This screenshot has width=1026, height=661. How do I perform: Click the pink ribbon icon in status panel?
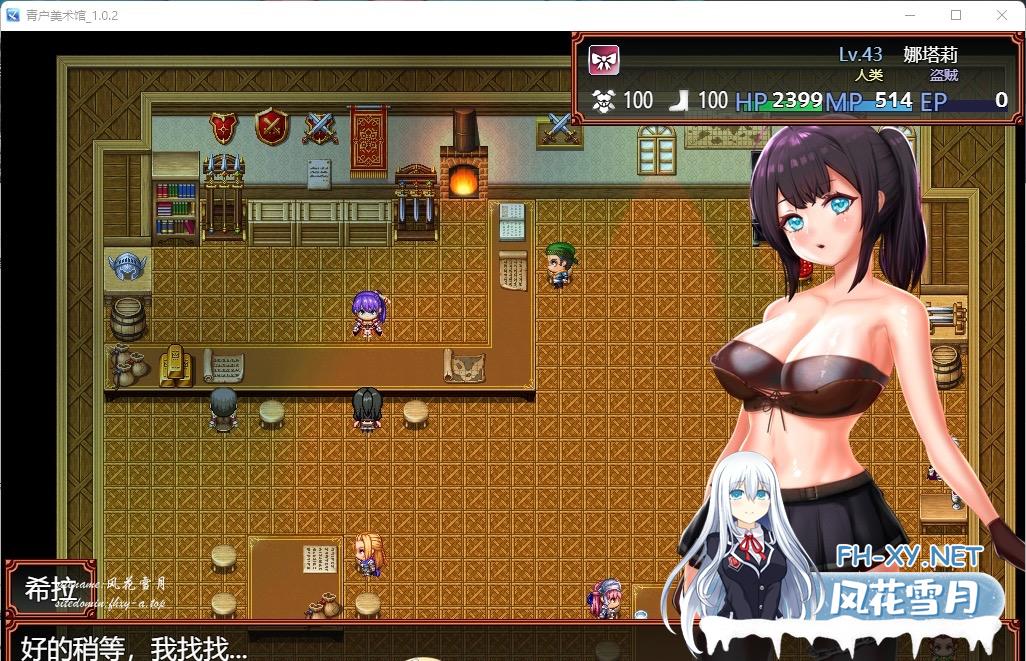tap(604, 60)
